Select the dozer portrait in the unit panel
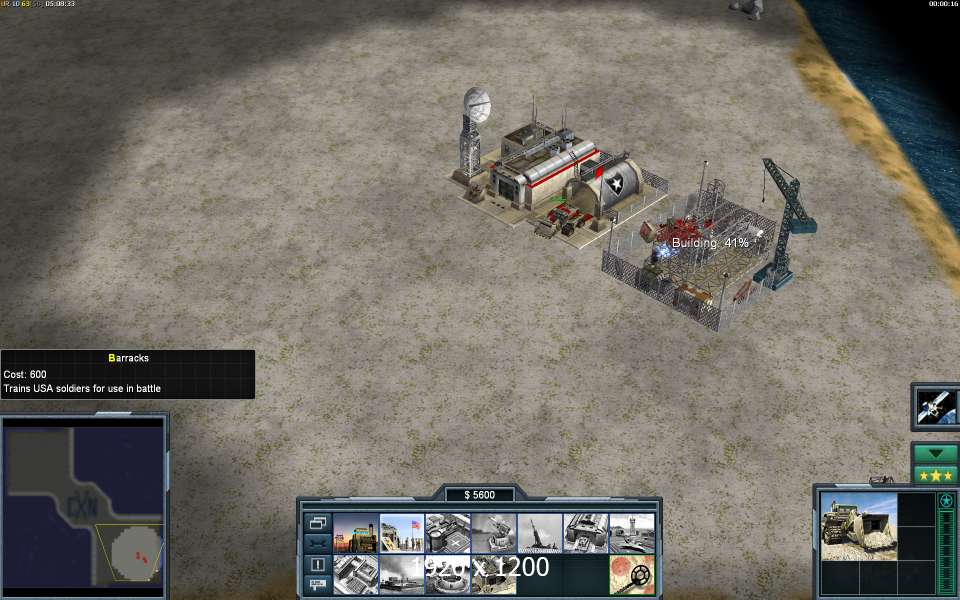This screenshot has height=600, width=960. coord(859,526)
